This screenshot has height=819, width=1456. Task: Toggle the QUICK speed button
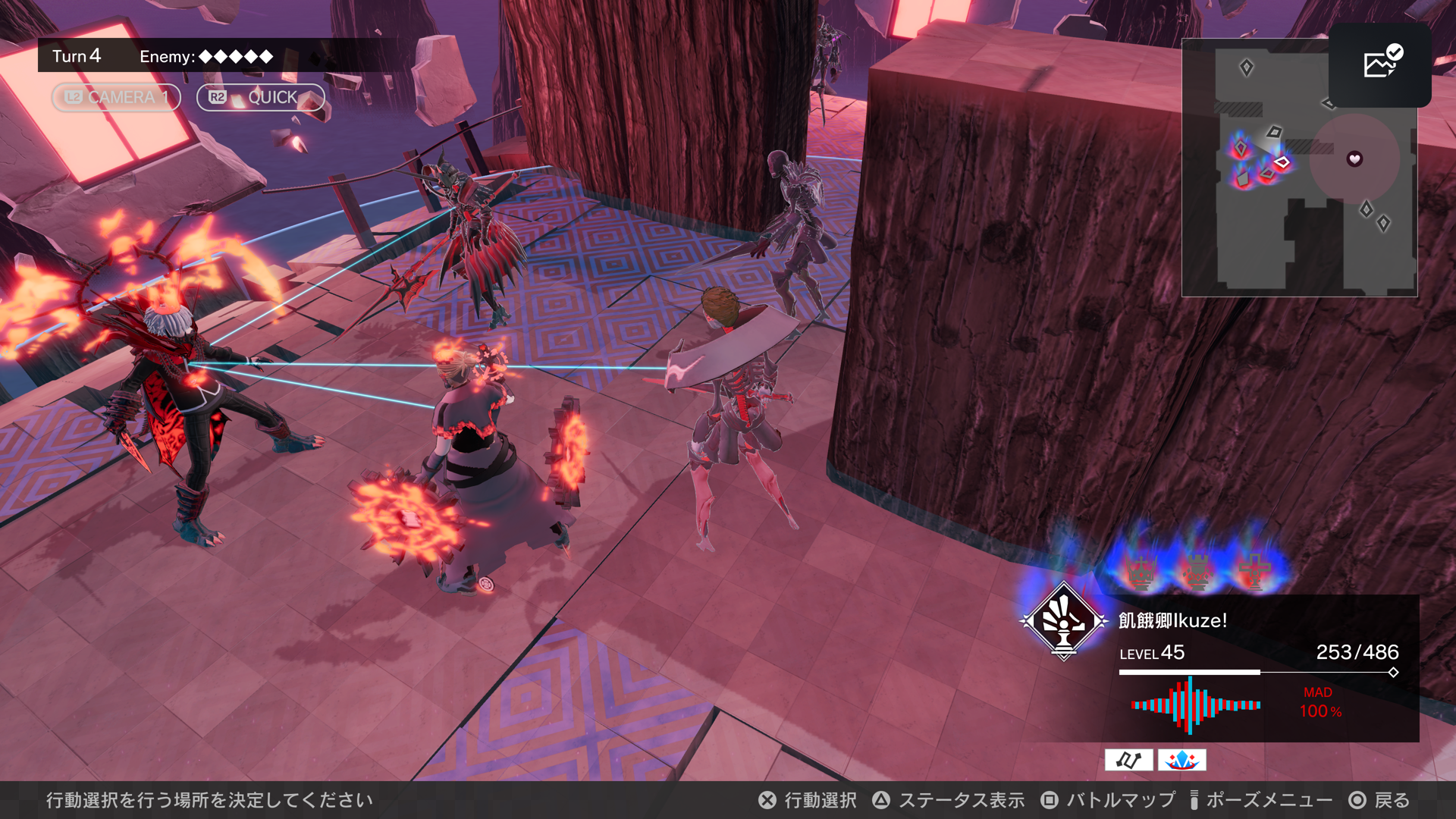(260, 97)
